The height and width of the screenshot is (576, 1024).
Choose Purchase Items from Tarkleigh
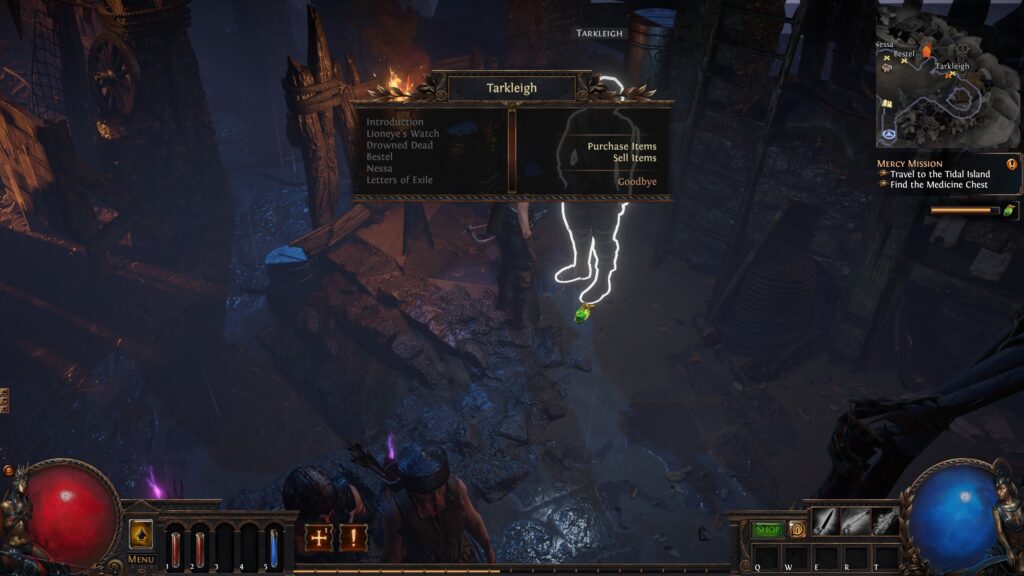[x=621, y=147]
